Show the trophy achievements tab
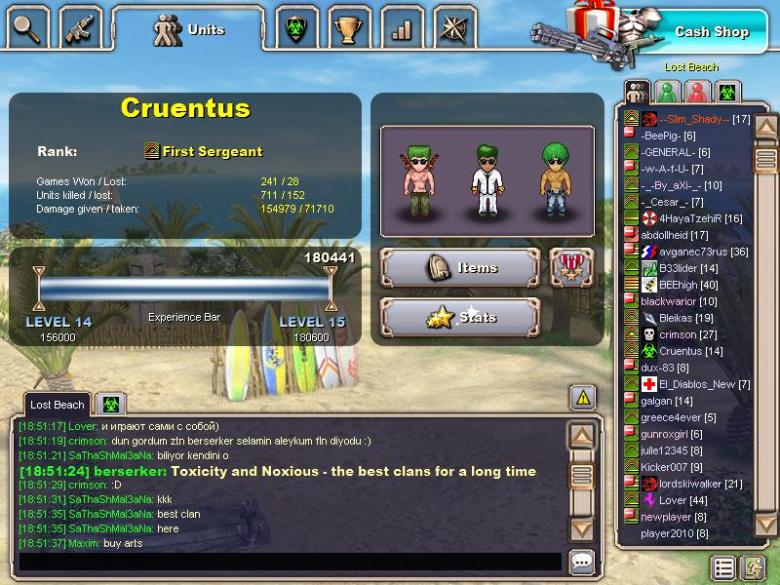The image size is (780, 585). 348,29
